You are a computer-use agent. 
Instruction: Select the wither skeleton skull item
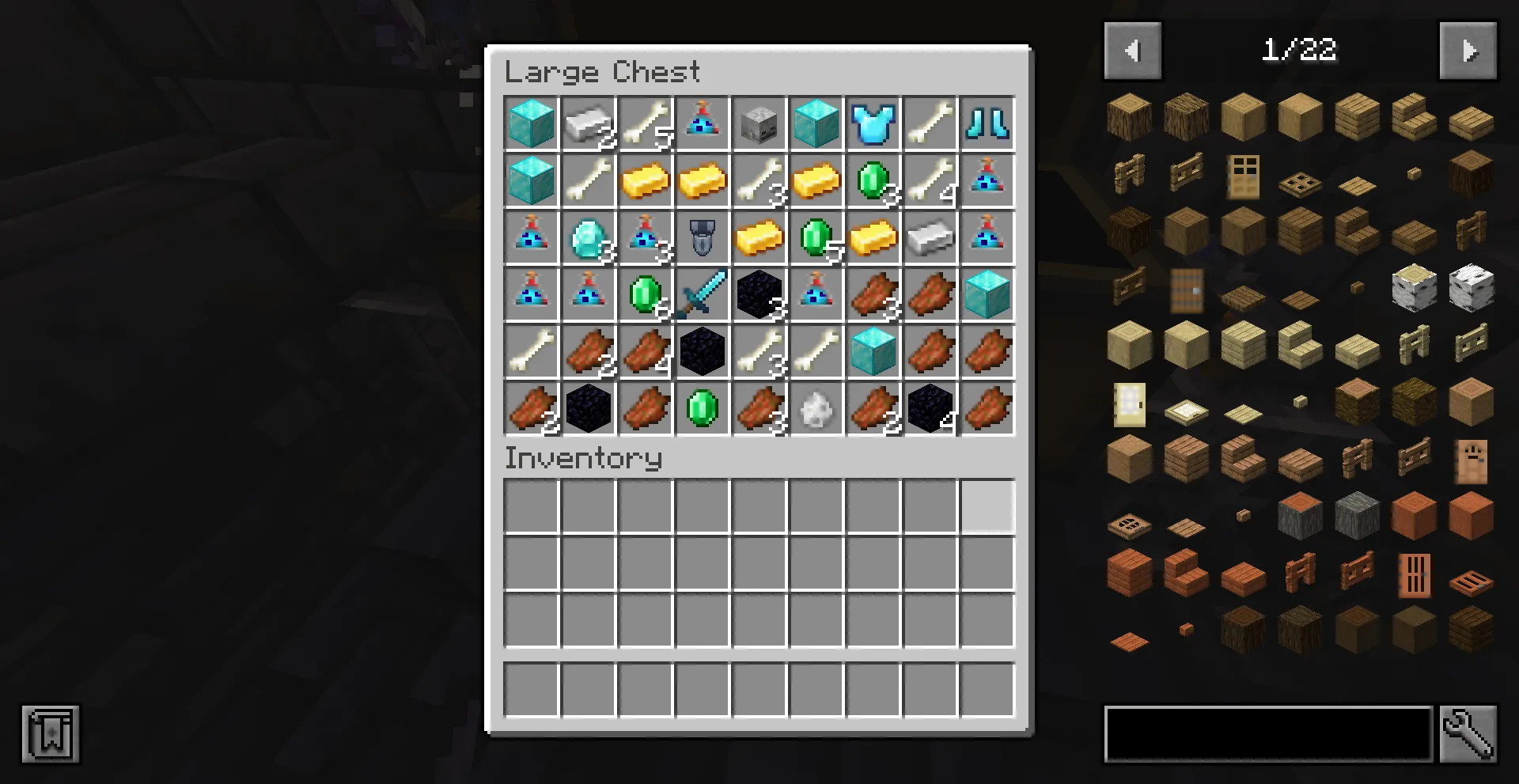point(759,123)
